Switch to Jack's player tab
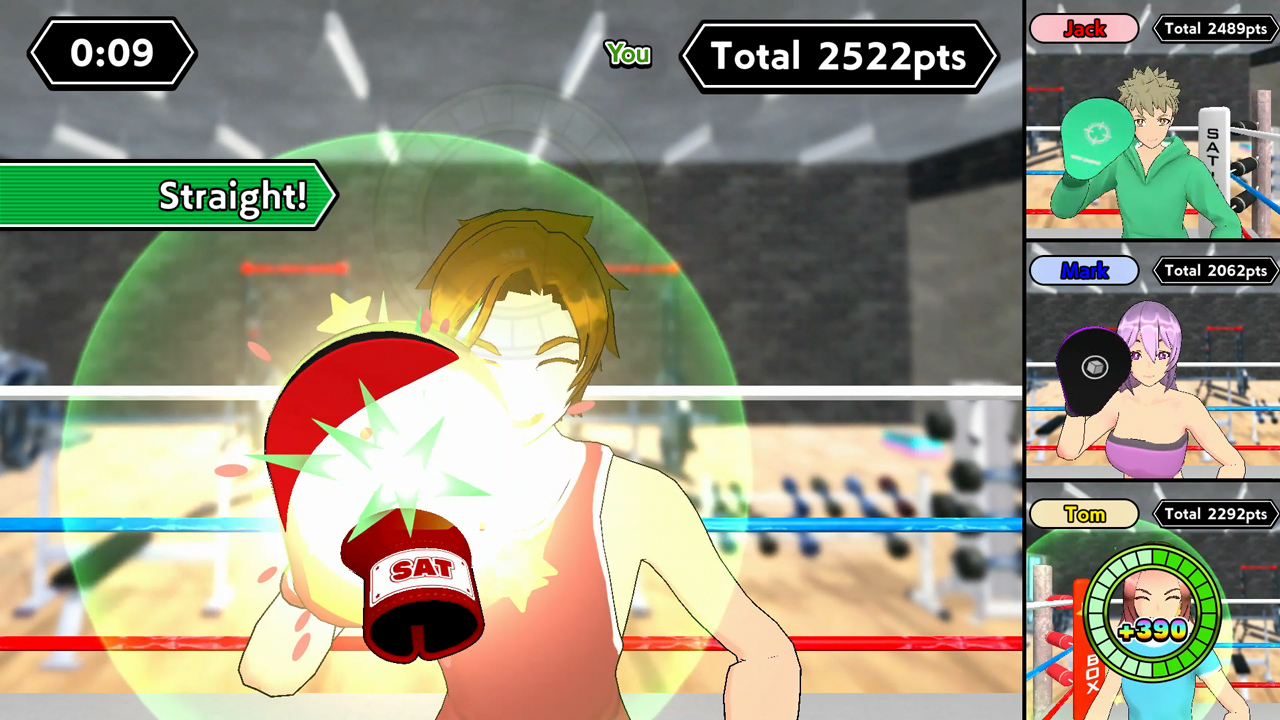The height and width of the screenshot is (720, 1280). click(x=1084, y=29)
